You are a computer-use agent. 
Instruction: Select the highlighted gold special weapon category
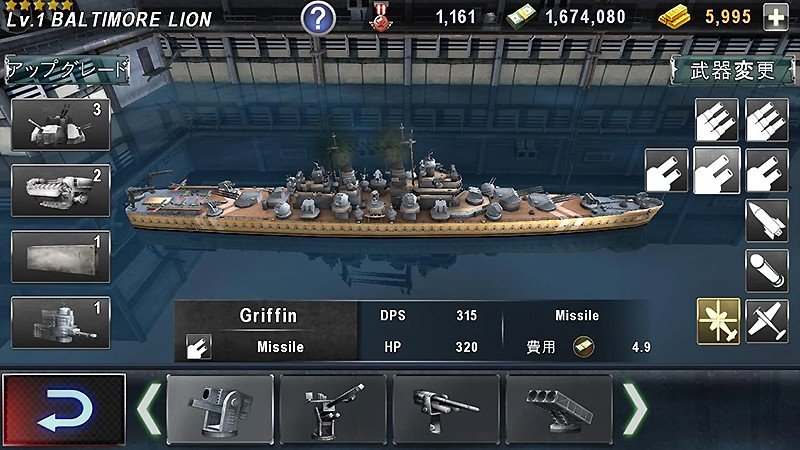pos(718,321)
